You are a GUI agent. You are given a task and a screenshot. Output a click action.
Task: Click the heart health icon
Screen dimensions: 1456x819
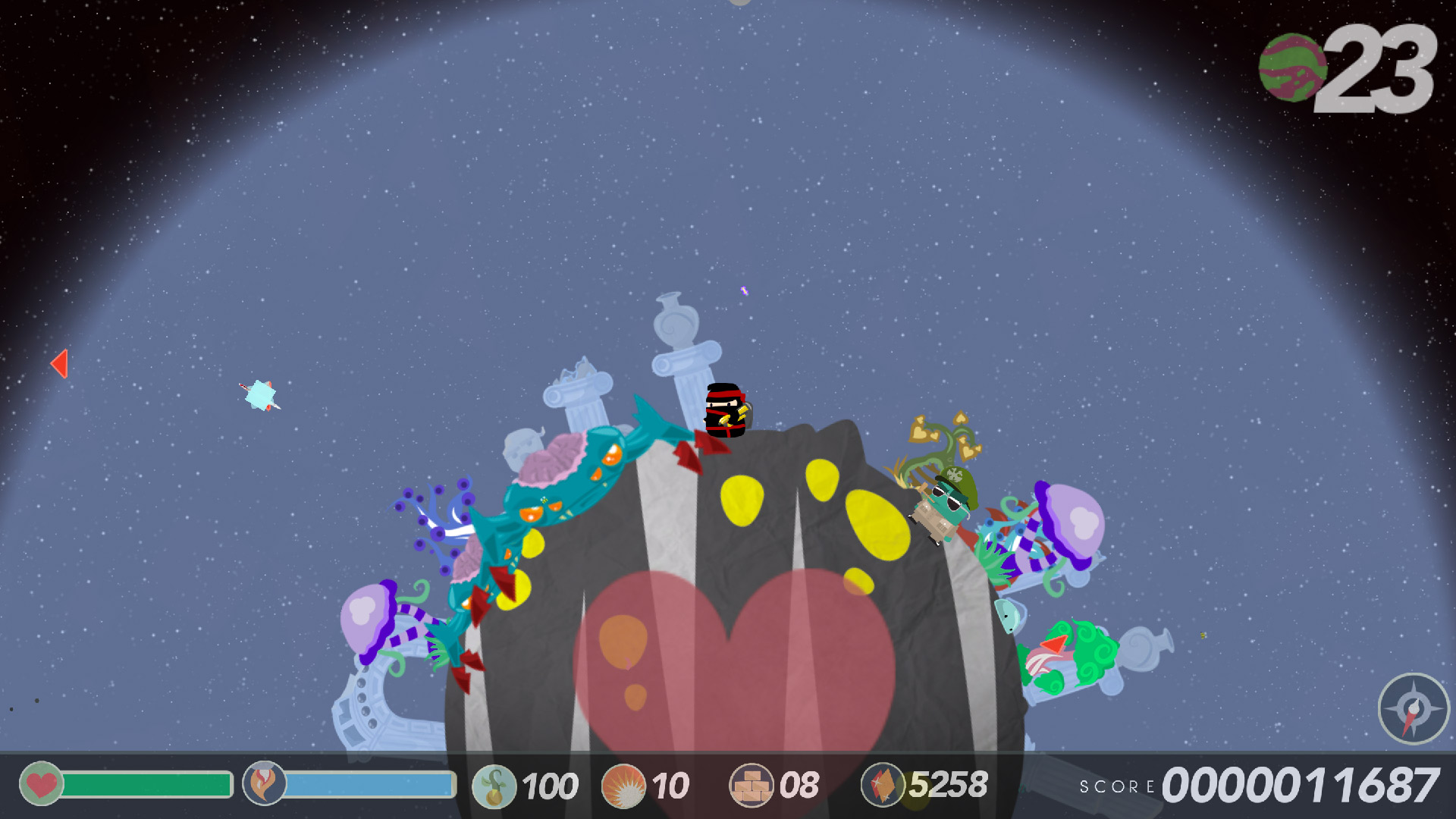point(39,784)
